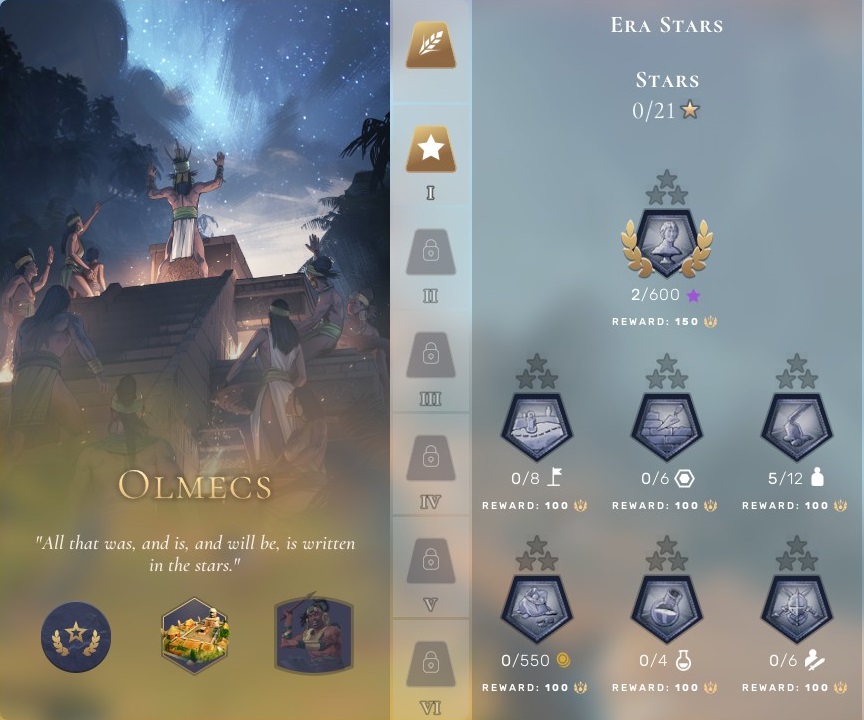Click the laurel bust badge showing 2/600
This screenshot has height=720, width=864.
(x=667, y=244)
